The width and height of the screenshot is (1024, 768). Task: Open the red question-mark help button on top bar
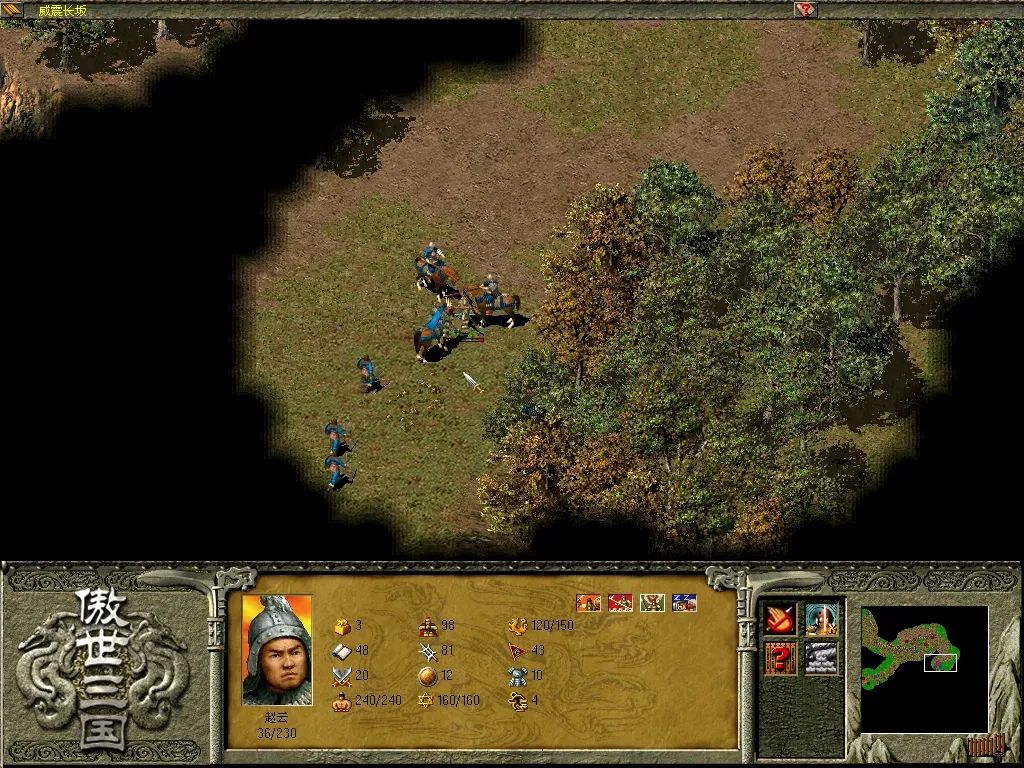(x=805, y=10)
